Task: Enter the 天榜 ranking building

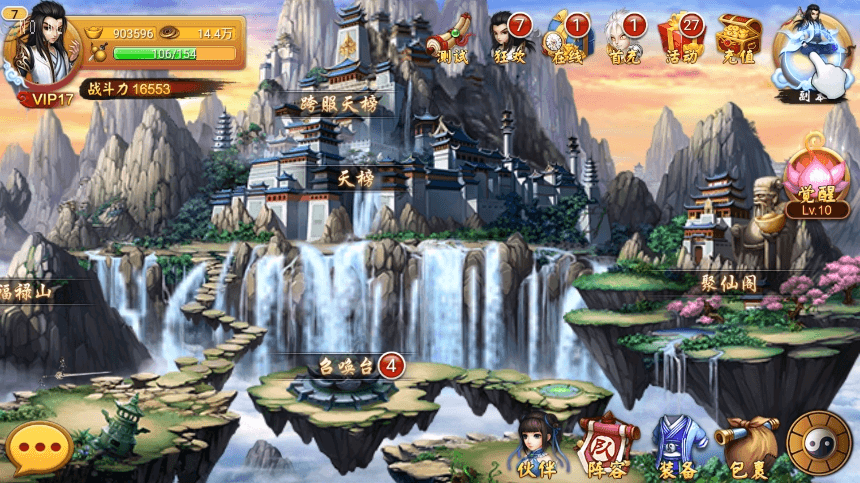Action: point(357,178)
